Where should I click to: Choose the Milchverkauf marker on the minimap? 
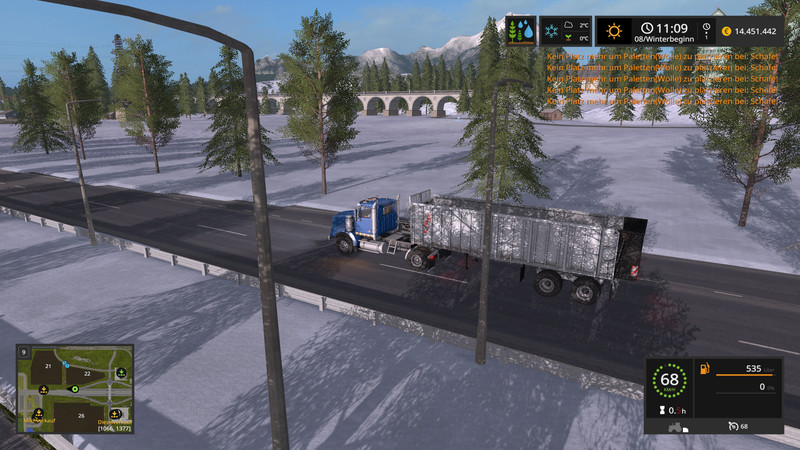tap(38, 414)
